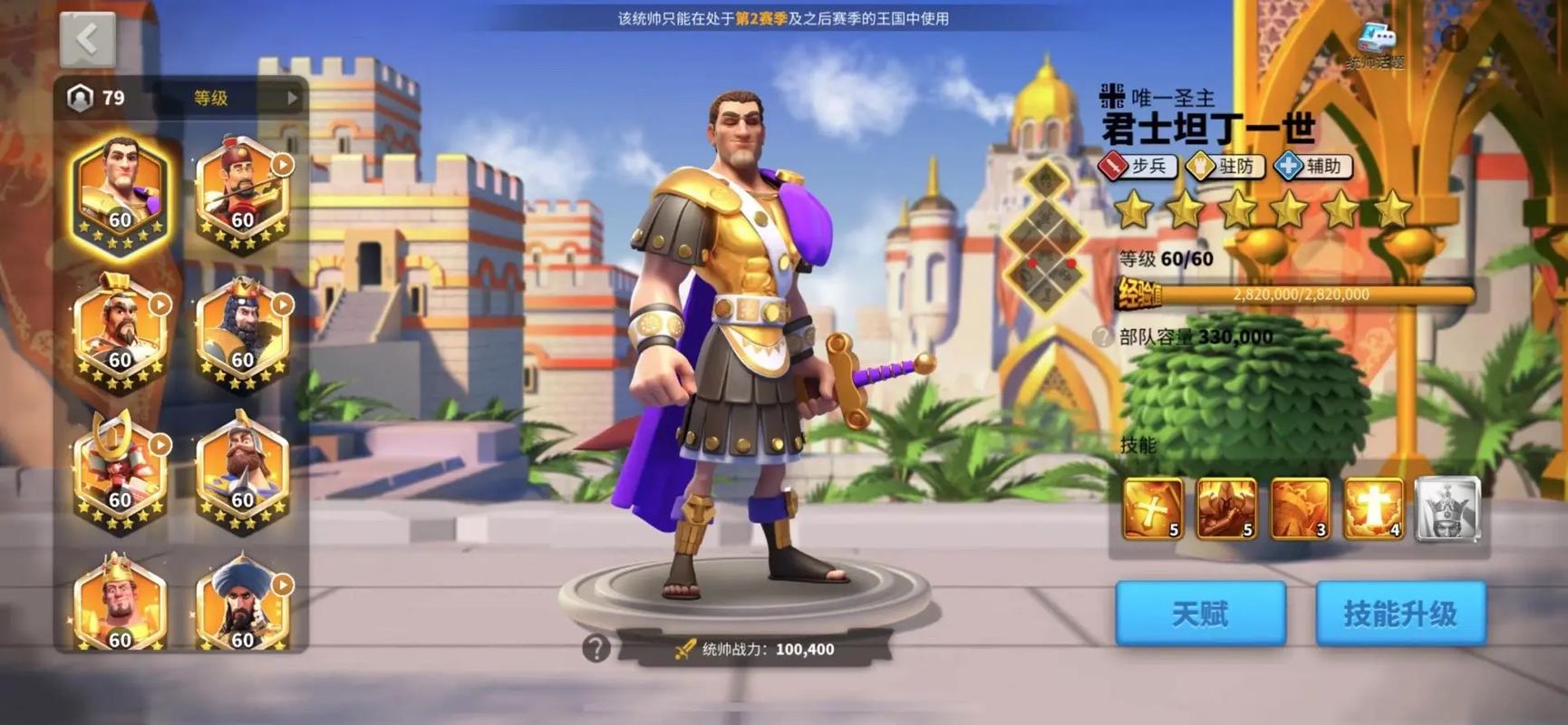Open the fourth skill with cross symbol
1568x725 pixels.
coord(1374,507)
